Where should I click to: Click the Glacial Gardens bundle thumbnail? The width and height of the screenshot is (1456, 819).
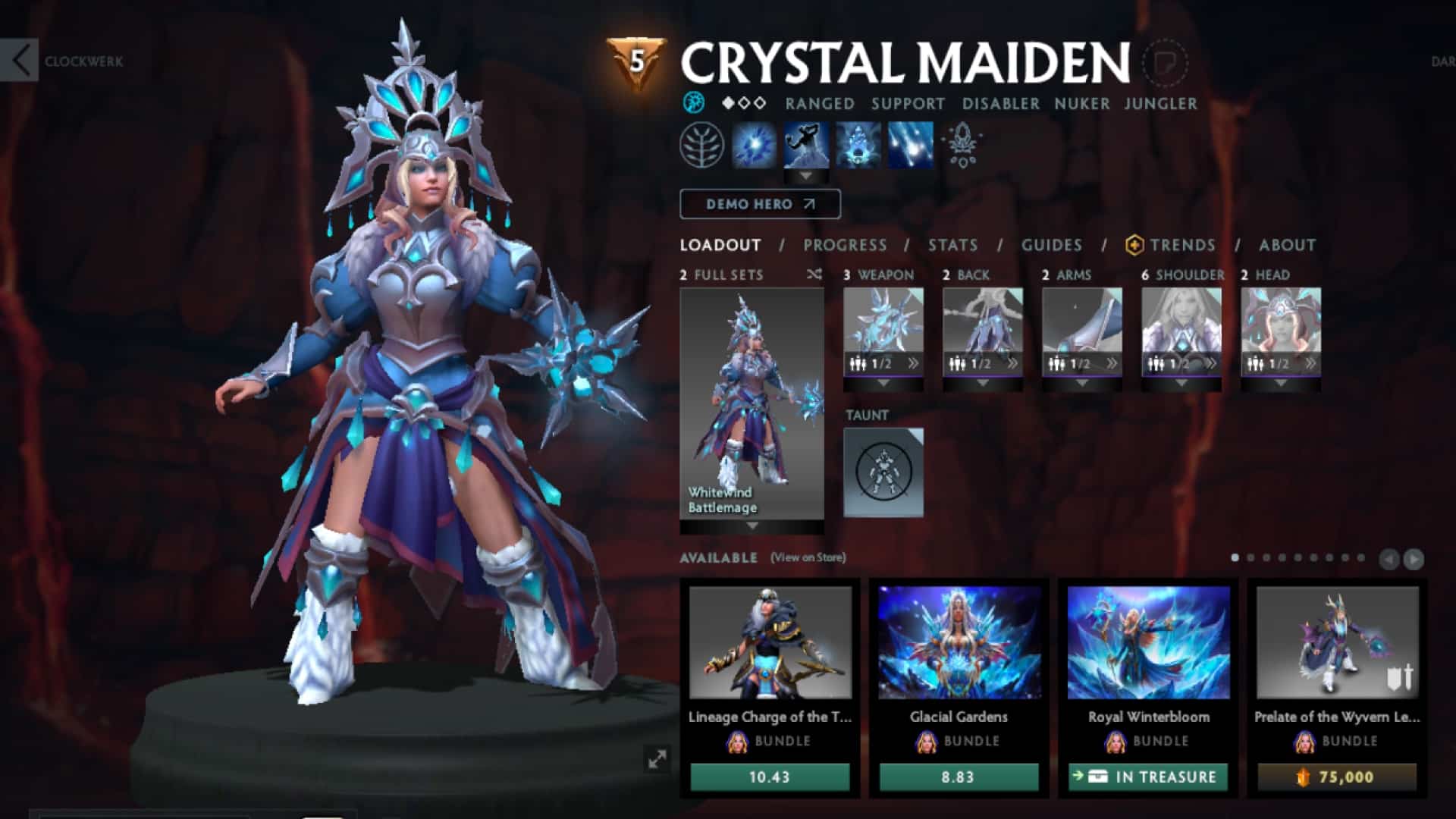(x=959, y=645)
